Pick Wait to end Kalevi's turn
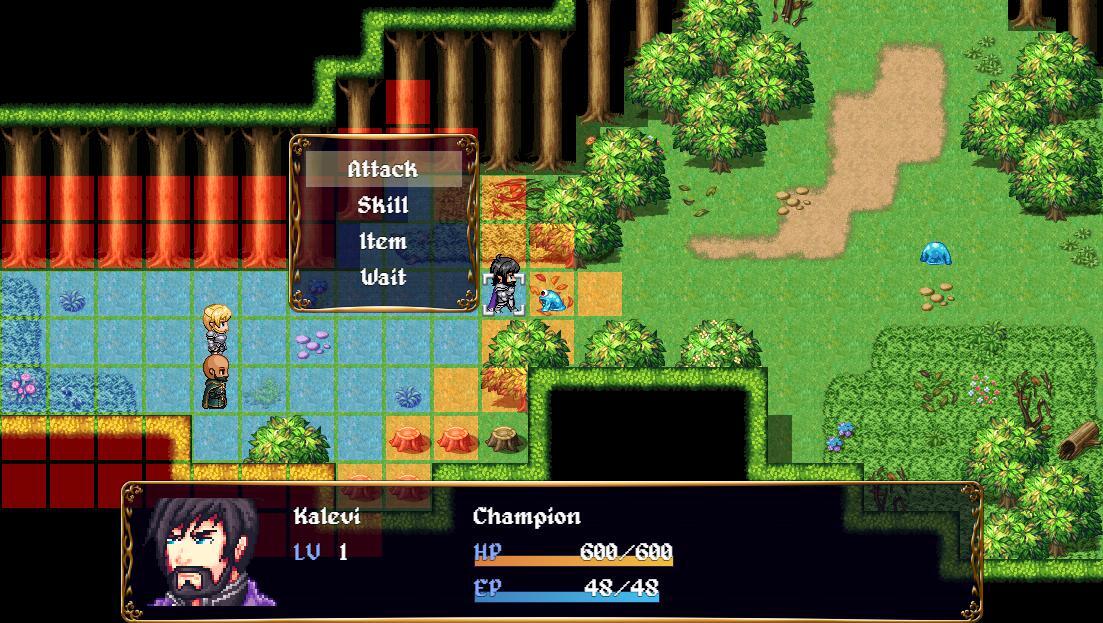The image size is (1103, 623). tap(383, 277)
